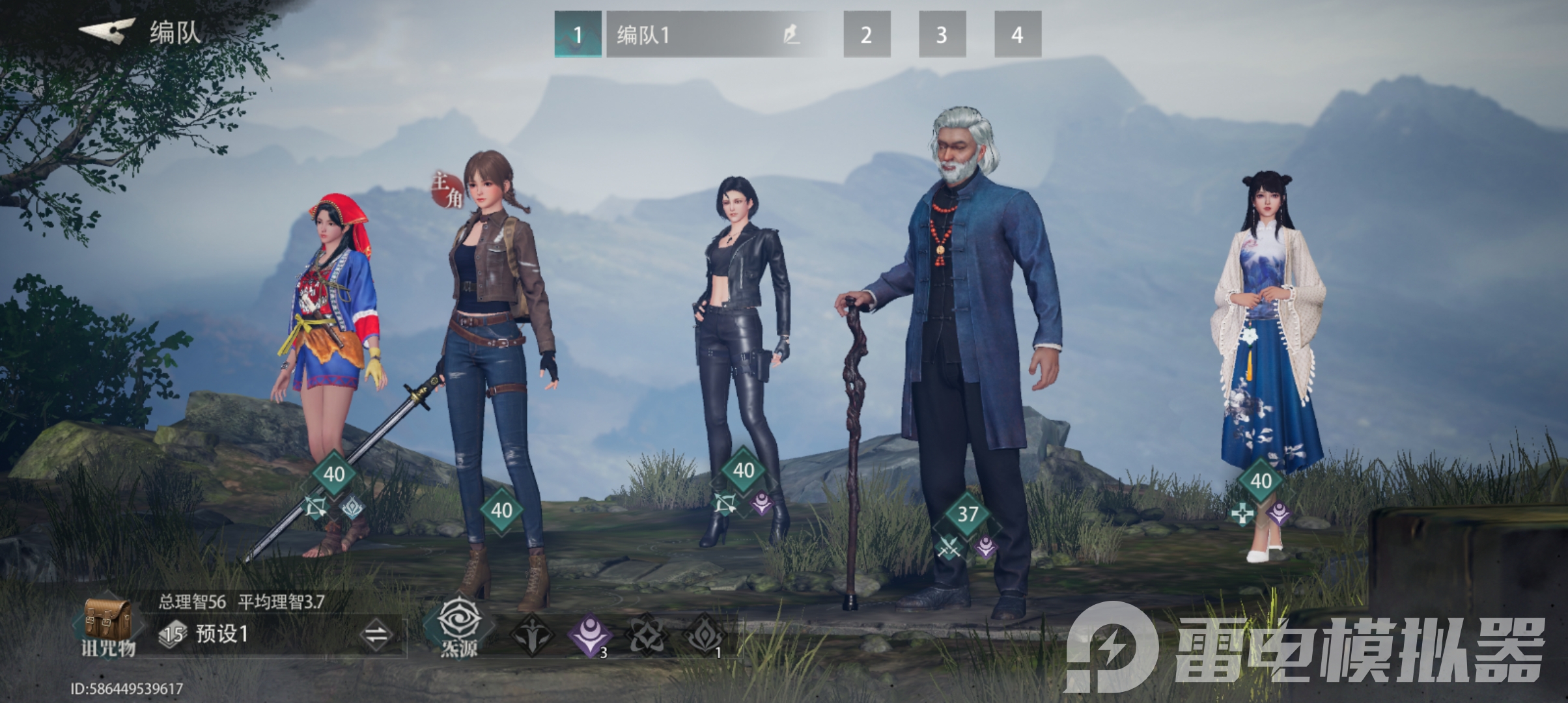
Task: Choose the blue floral skirt girl
Action: pos(1267,351)
